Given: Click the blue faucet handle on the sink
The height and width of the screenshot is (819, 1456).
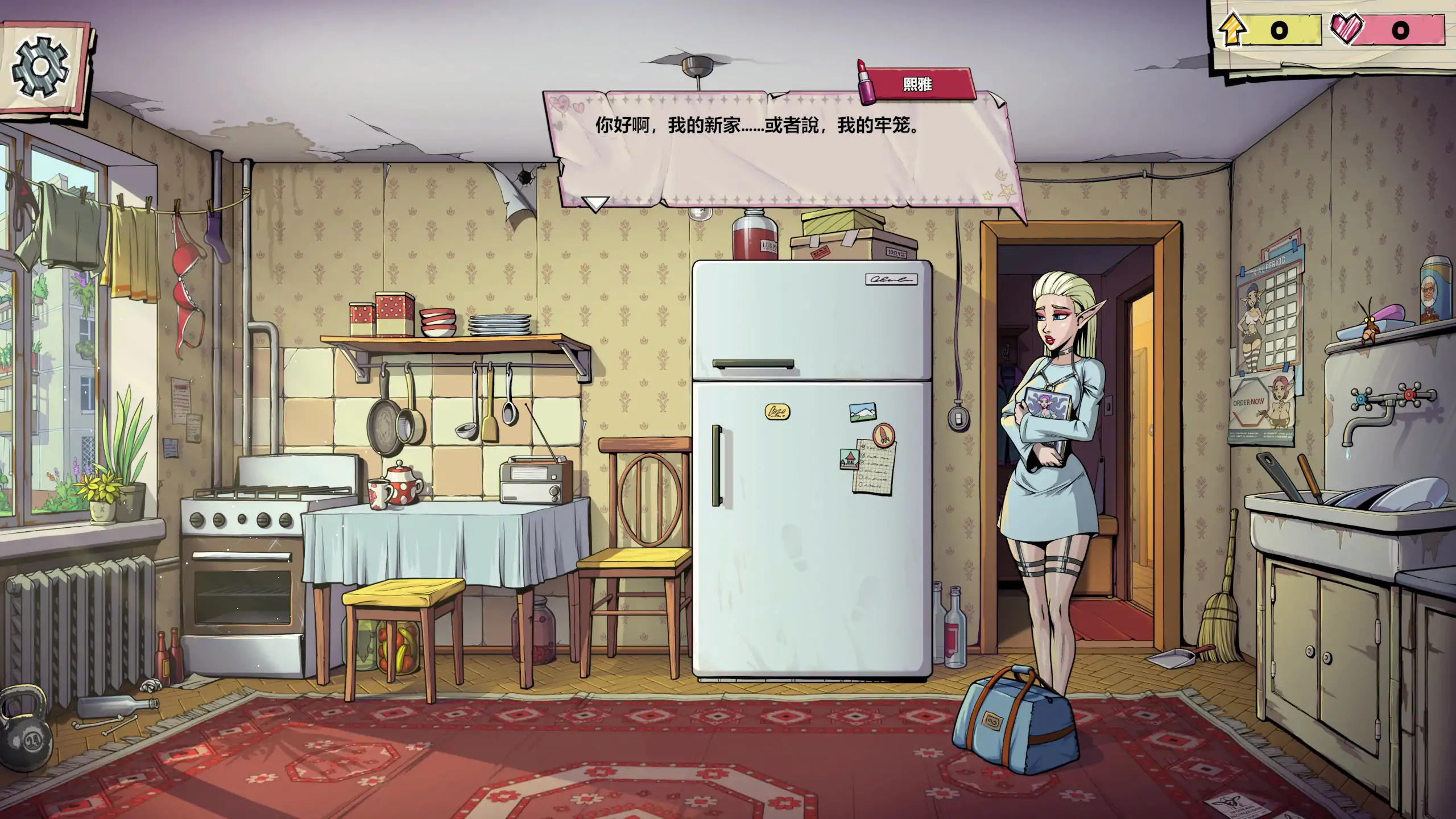Looking at the screenshot, I should point(1361,398).
